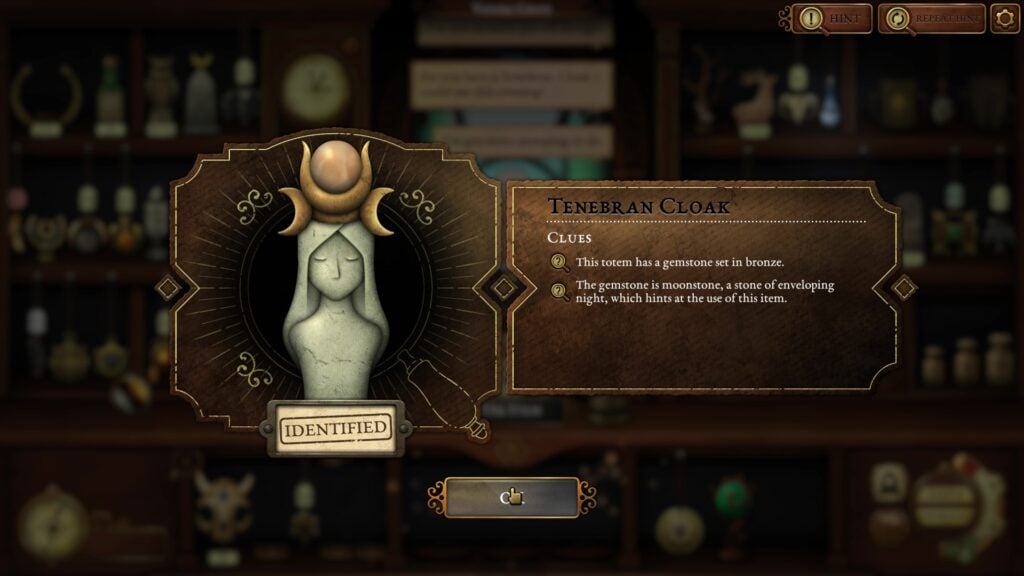Open settings with the gear icon

(1005, 18)
